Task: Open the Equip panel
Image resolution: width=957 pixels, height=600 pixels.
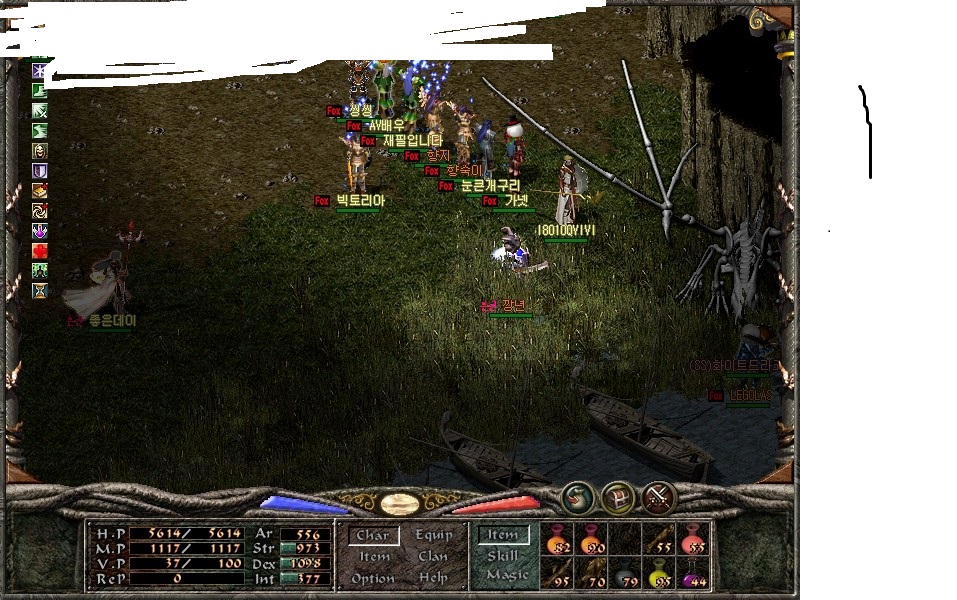Action: click(x=434, y=535)
